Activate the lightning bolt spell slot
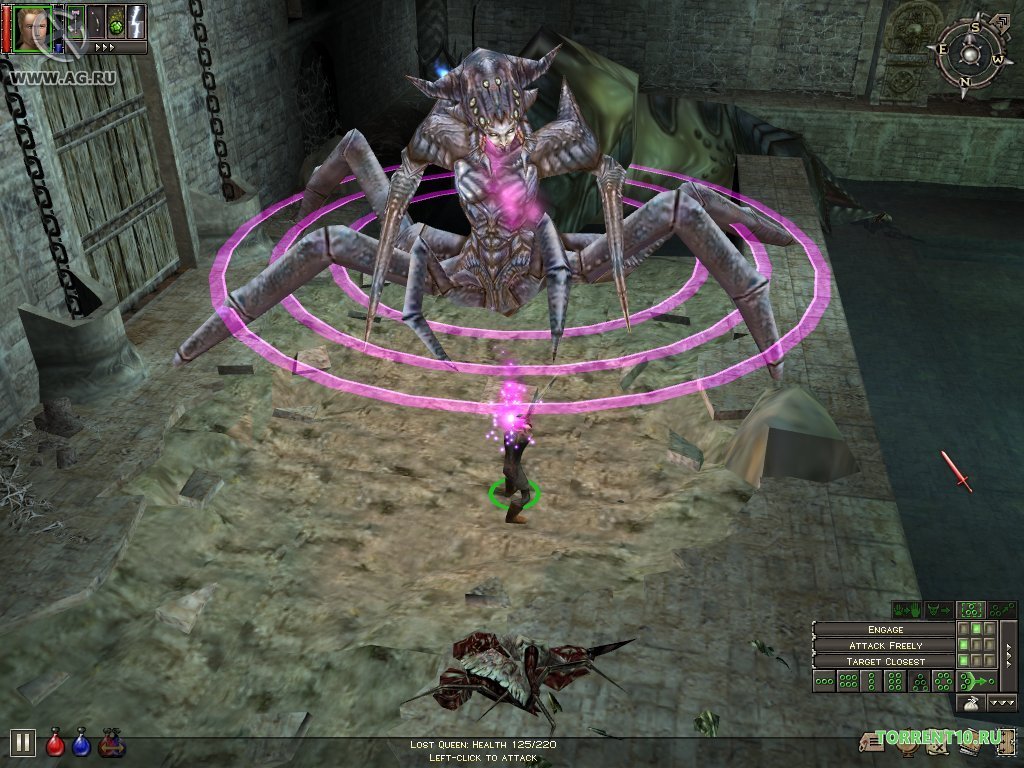Screen dimensions: 1024x768 pyautogui.click(x=137, y=22)
